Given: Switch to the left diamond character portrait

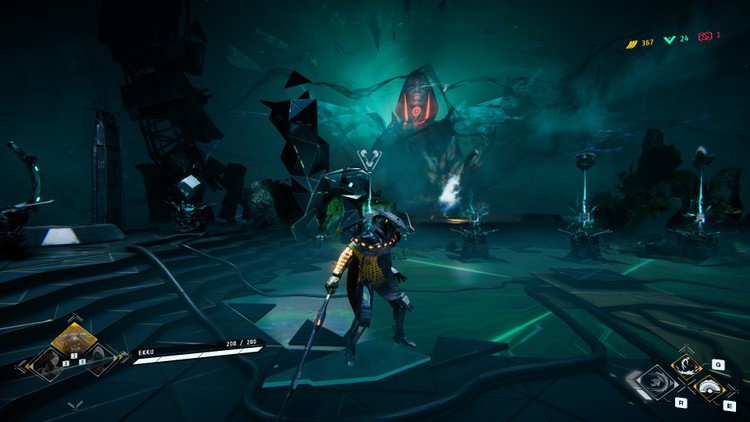Looking at the screenshot, I should 48,363.
